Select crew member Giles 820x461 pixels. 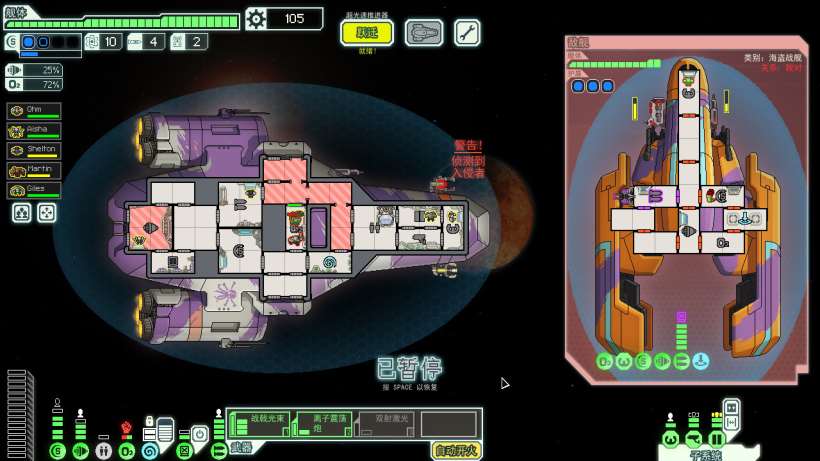pos(34,190)
